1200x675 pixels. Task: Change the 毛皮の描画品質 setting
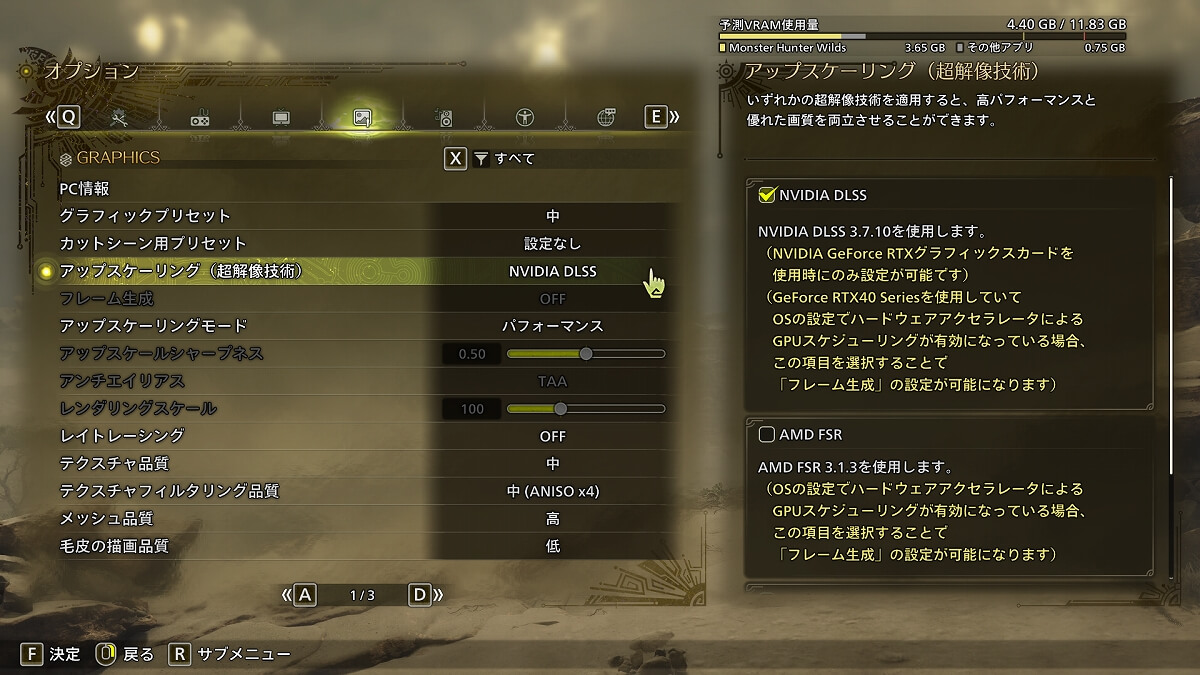(553, 546)
